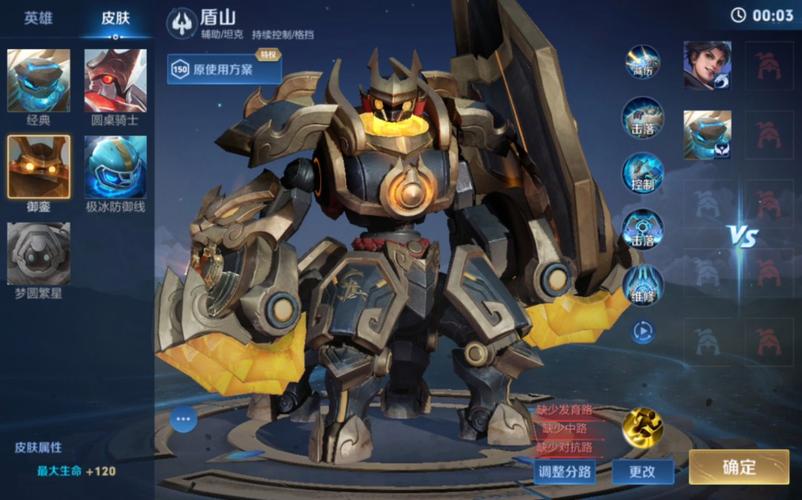The height and width of the screenshot is (500, 802).
Task: Confirm selection with 确定 button
Action: click(x=738, y=467)
